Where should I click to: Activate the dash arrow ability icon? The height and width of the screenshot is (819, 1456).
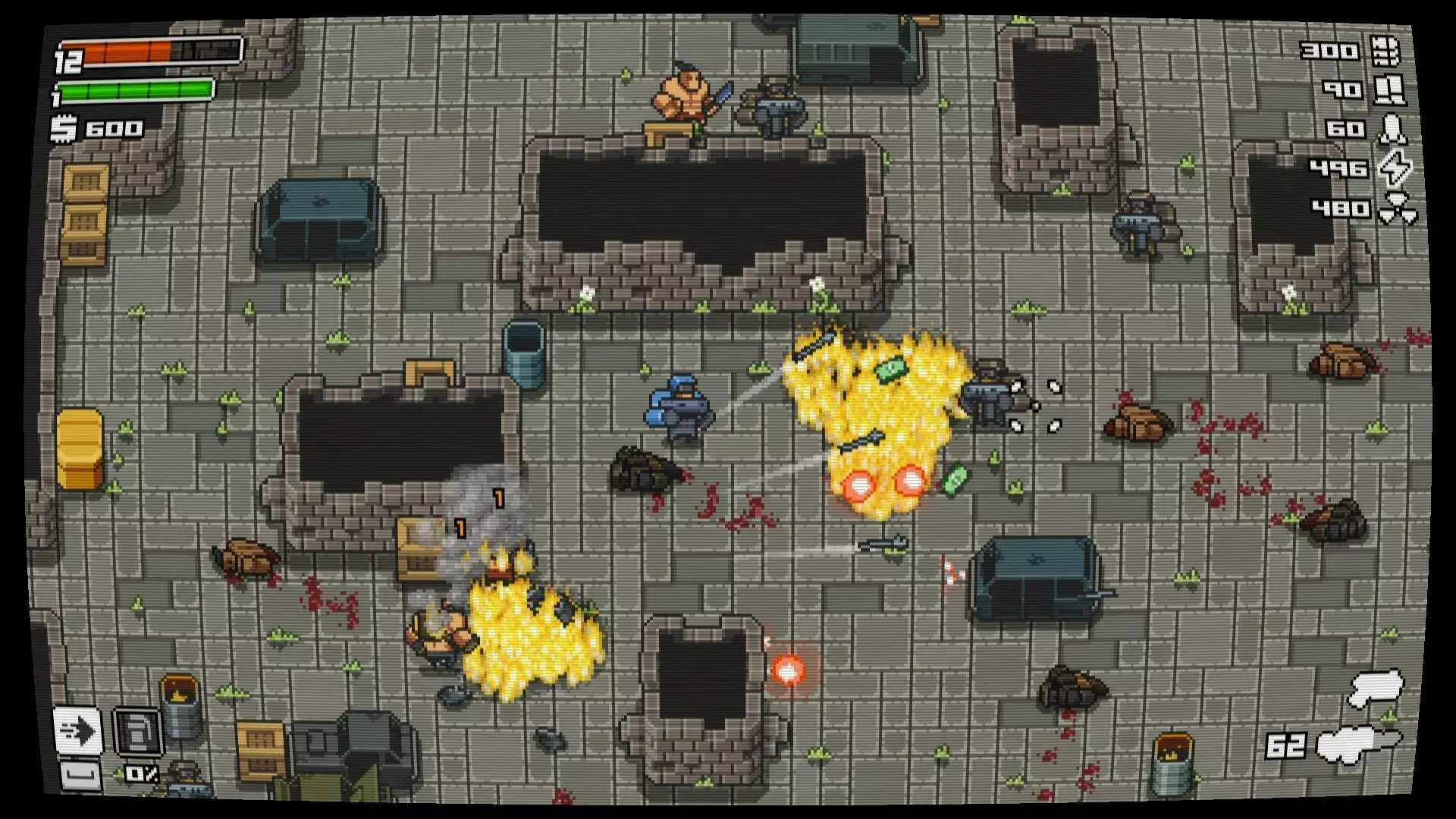(x=77, y=731)
